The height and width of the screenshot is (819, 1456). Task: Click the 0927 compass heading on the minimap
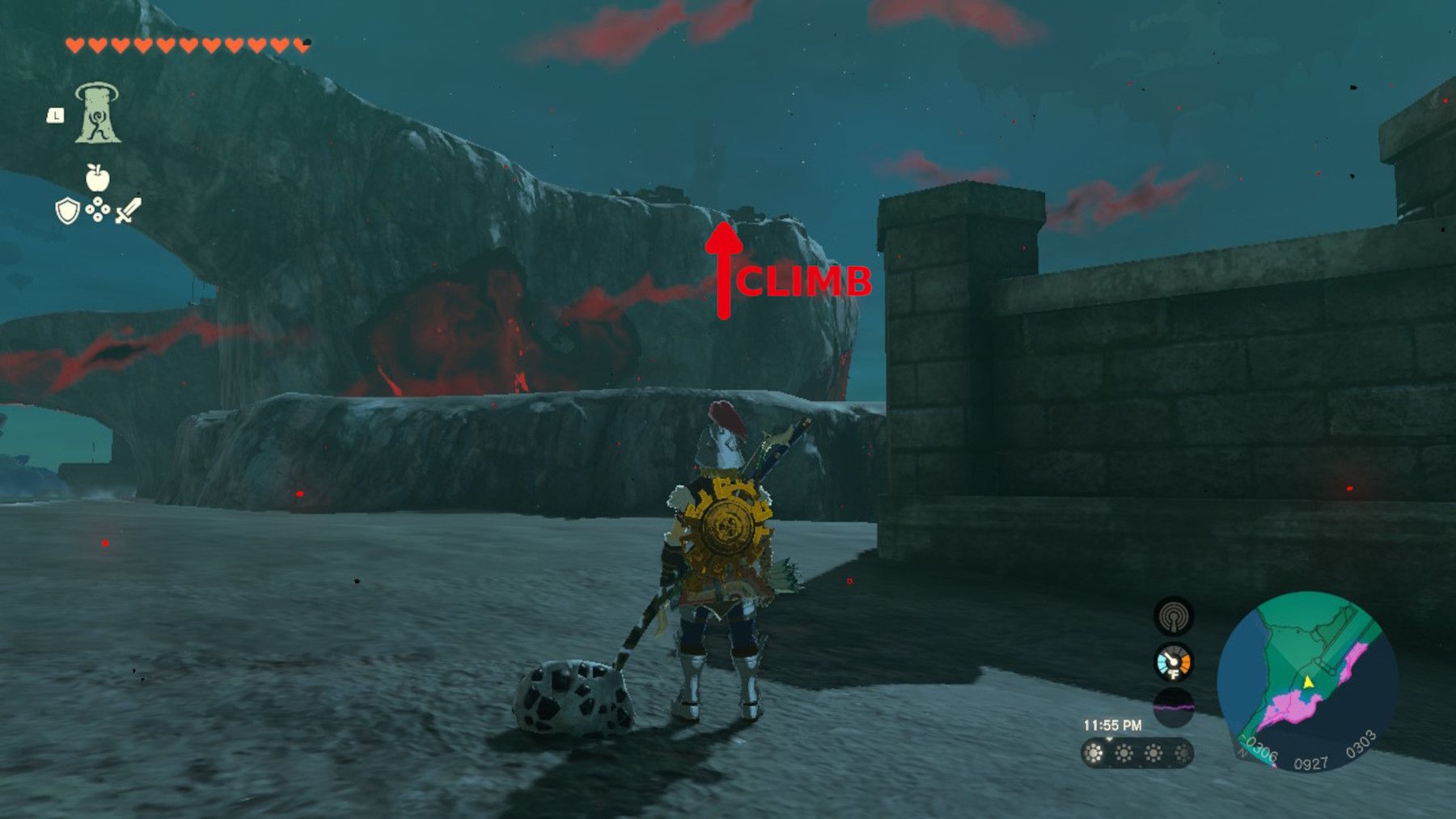[x=1312, y=761]
